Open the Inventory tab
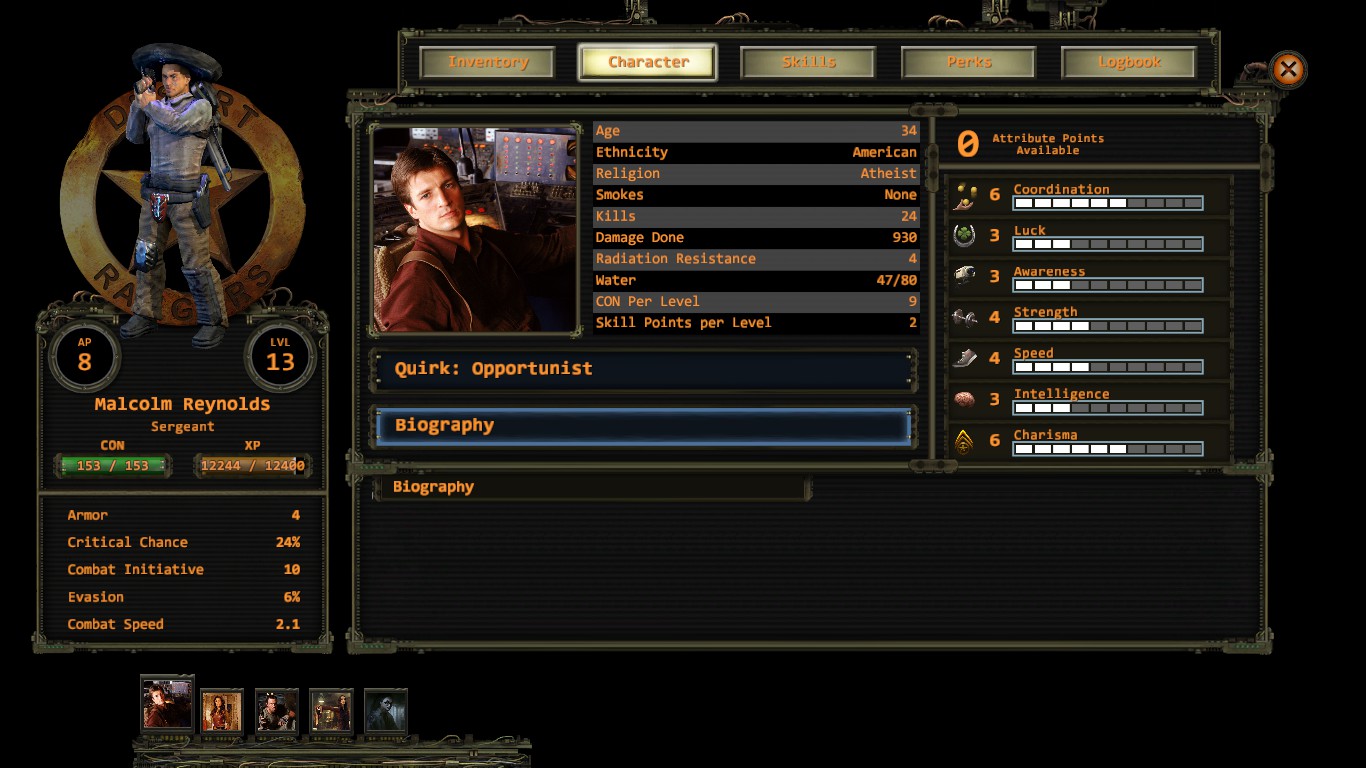 pyautogui.click(x=487, y=62)
